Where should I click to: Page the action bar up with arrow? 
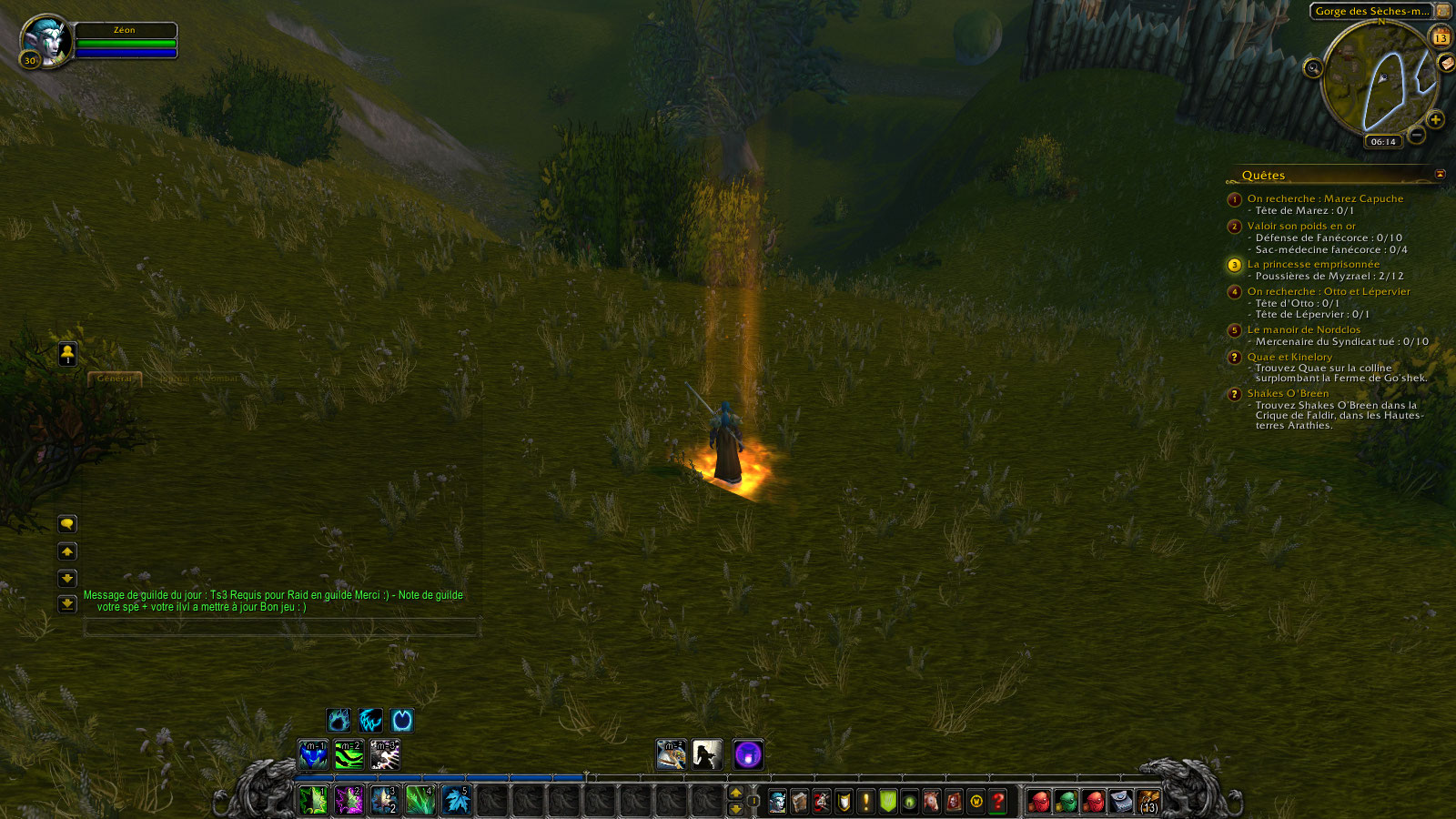tap(735, 793)
